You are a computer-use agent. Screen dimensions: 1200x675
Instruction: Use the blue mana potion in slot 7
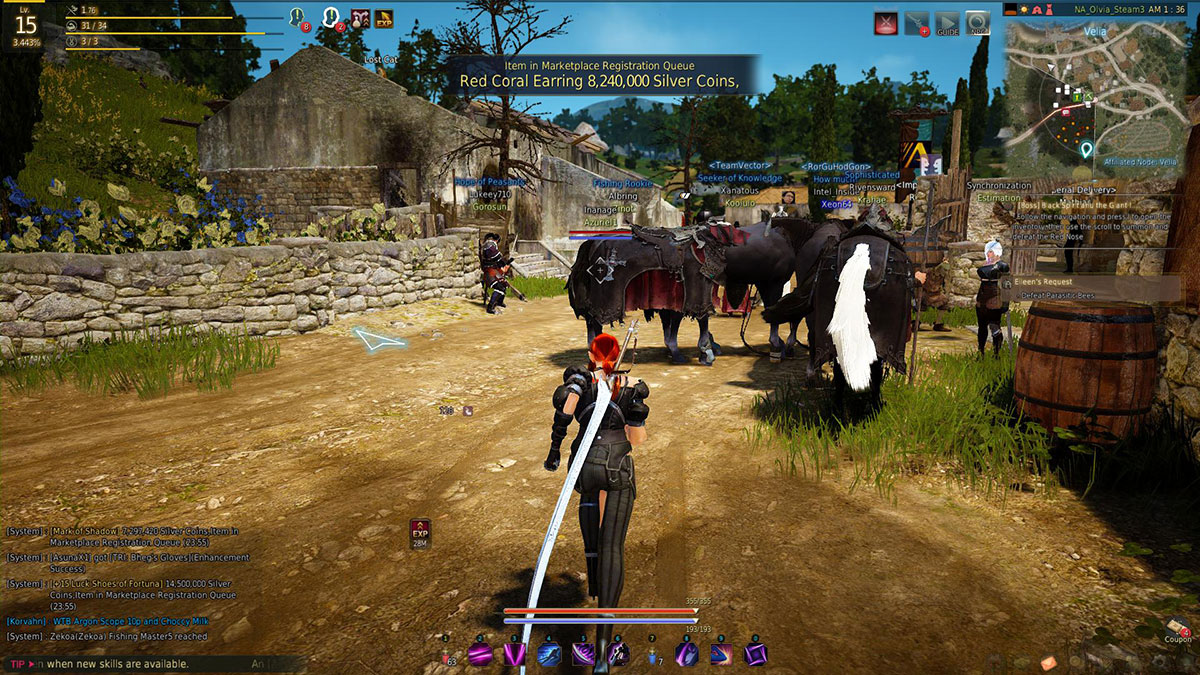(x=652, y=655)
